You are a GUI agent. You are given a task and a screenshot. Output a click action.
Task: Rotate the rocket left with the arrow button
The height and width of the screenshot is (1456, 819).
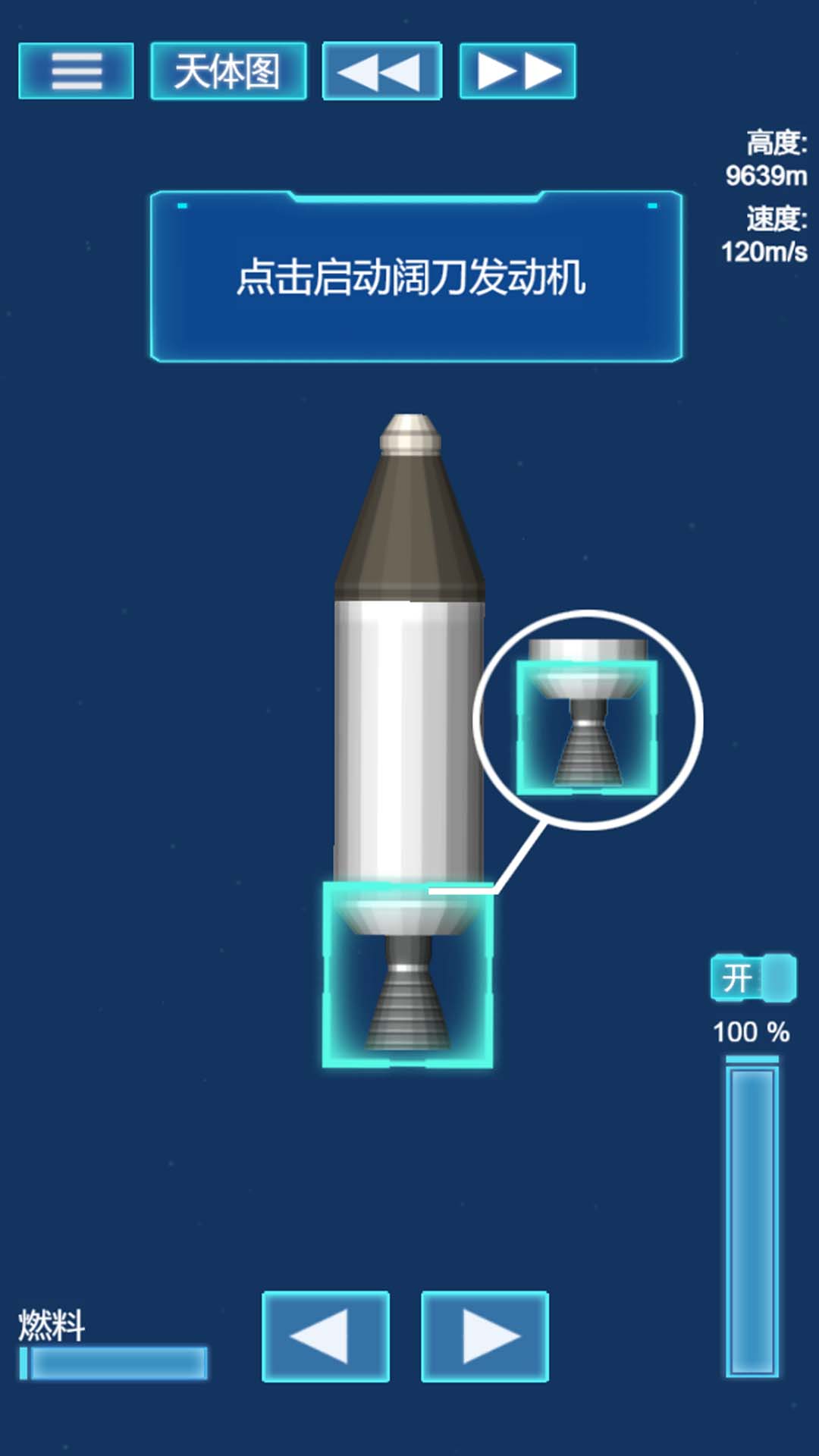pyautogui.click(x=325, y=1336)
